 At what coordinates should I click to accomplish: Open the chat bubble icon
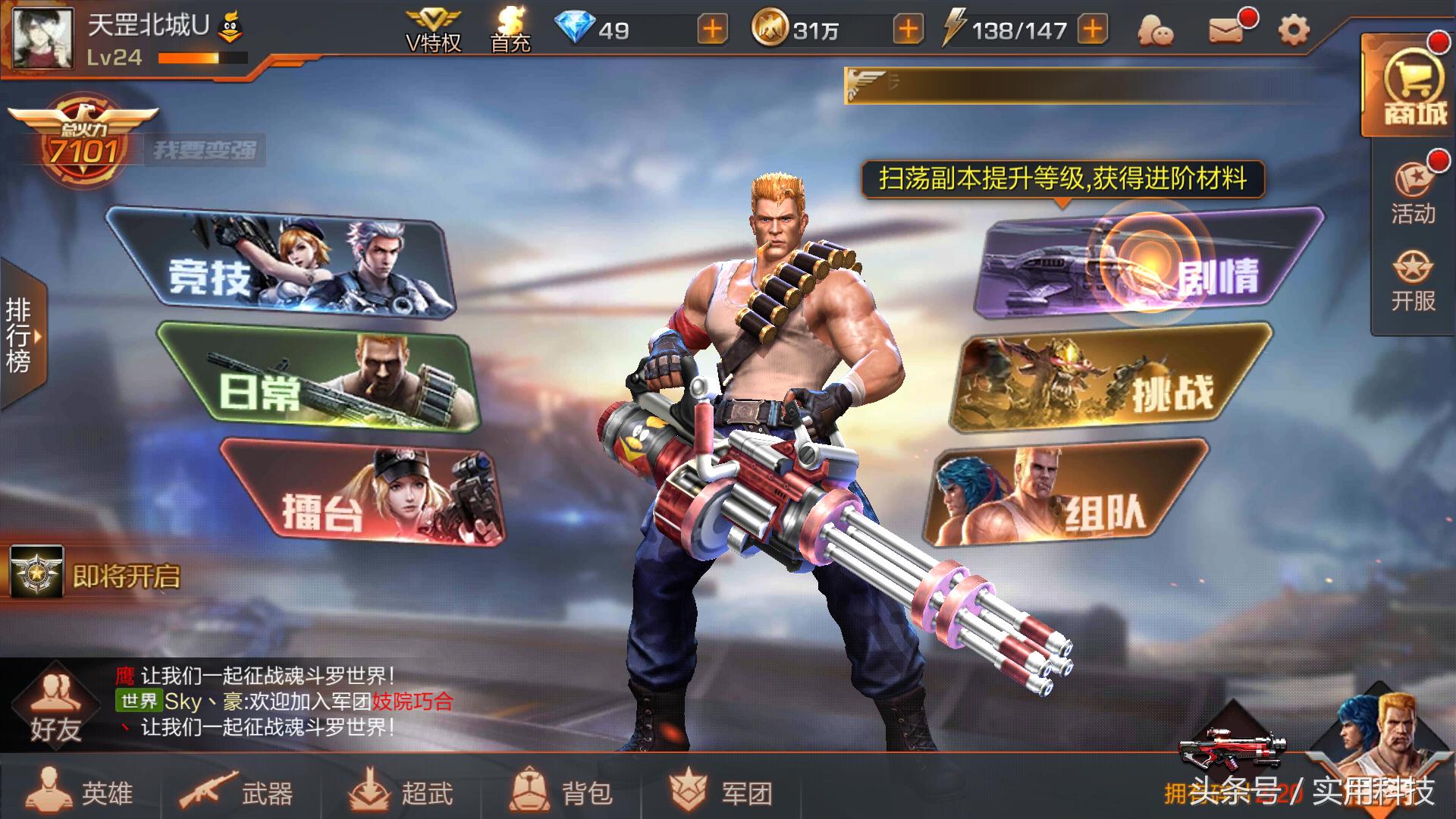coord(1154,28)
